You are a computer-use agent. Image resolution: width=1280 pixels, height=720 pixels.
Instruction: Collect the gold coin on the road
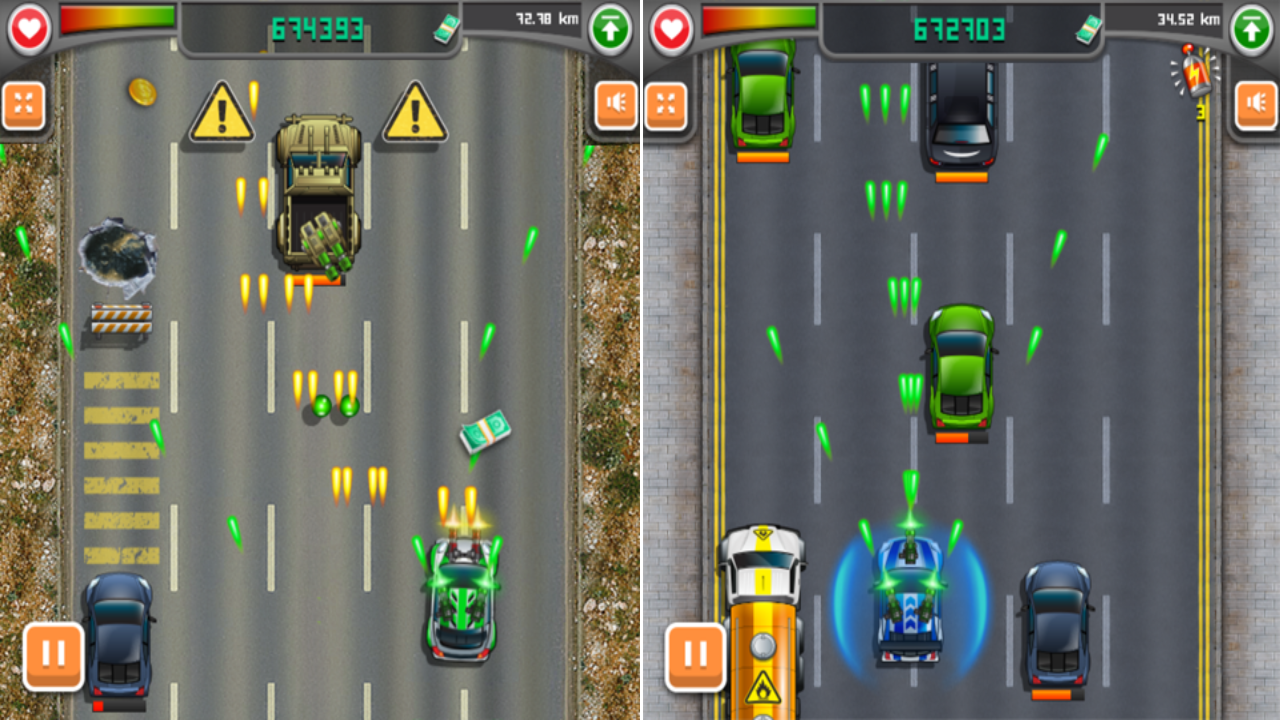click(142, 92)
